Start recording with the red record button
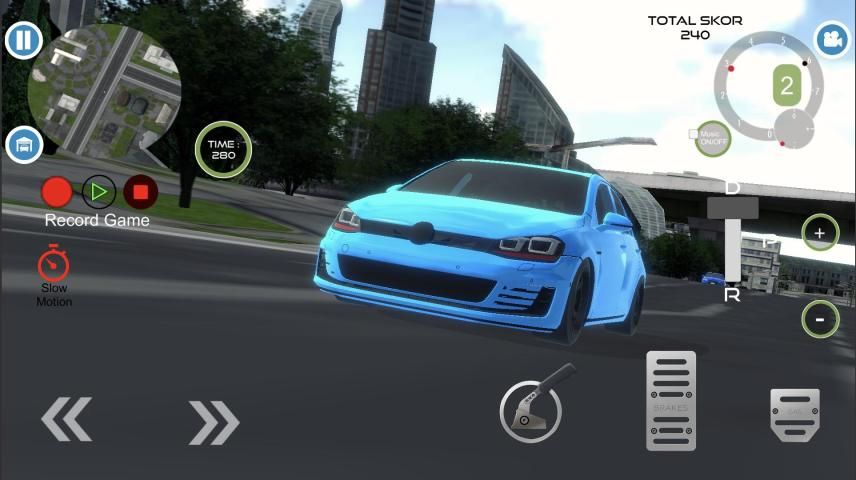The height and width of the screenshot is (480, 856). point(57,191)
